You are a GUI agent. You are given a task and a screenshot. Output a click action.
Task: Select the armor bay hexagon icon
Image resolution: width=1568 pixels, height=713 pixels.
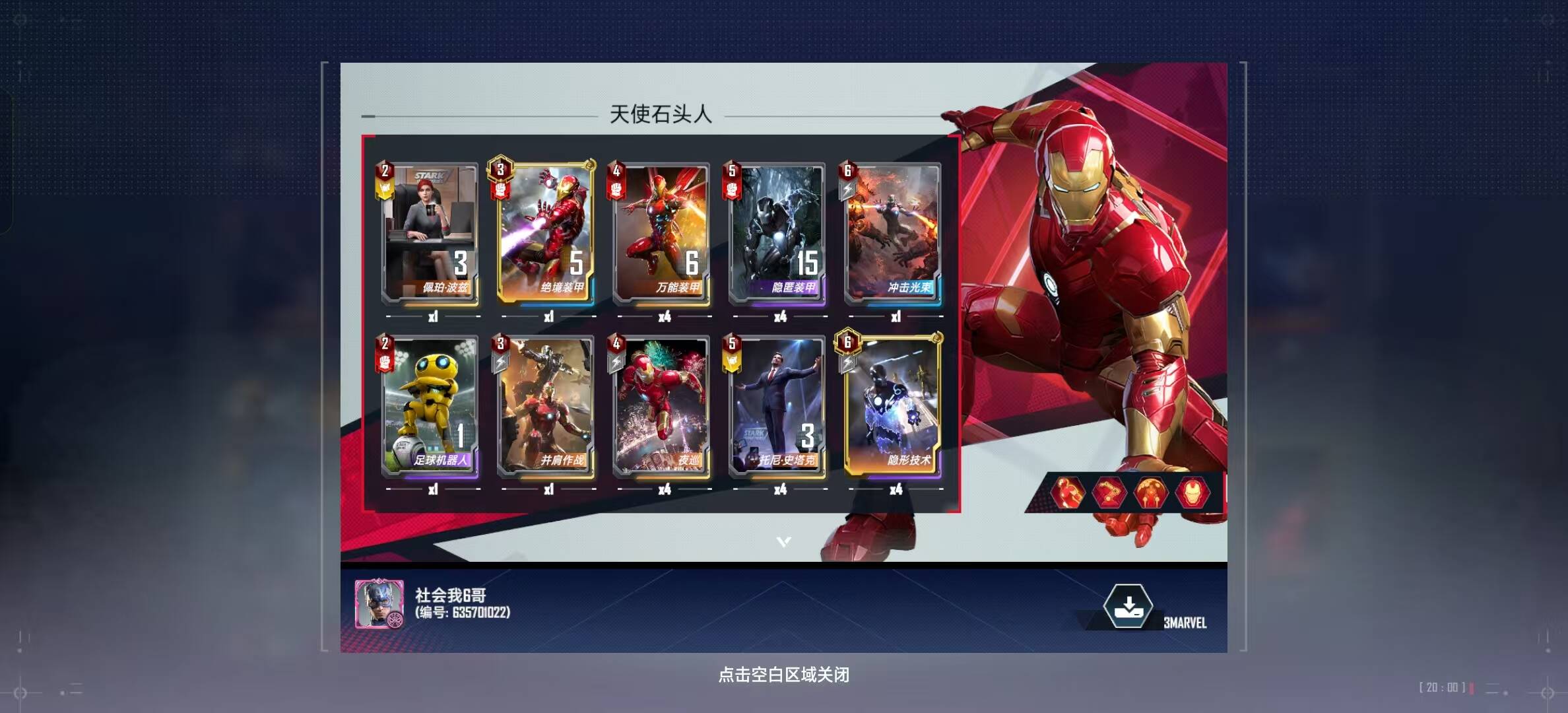(x=1150, y=492)
